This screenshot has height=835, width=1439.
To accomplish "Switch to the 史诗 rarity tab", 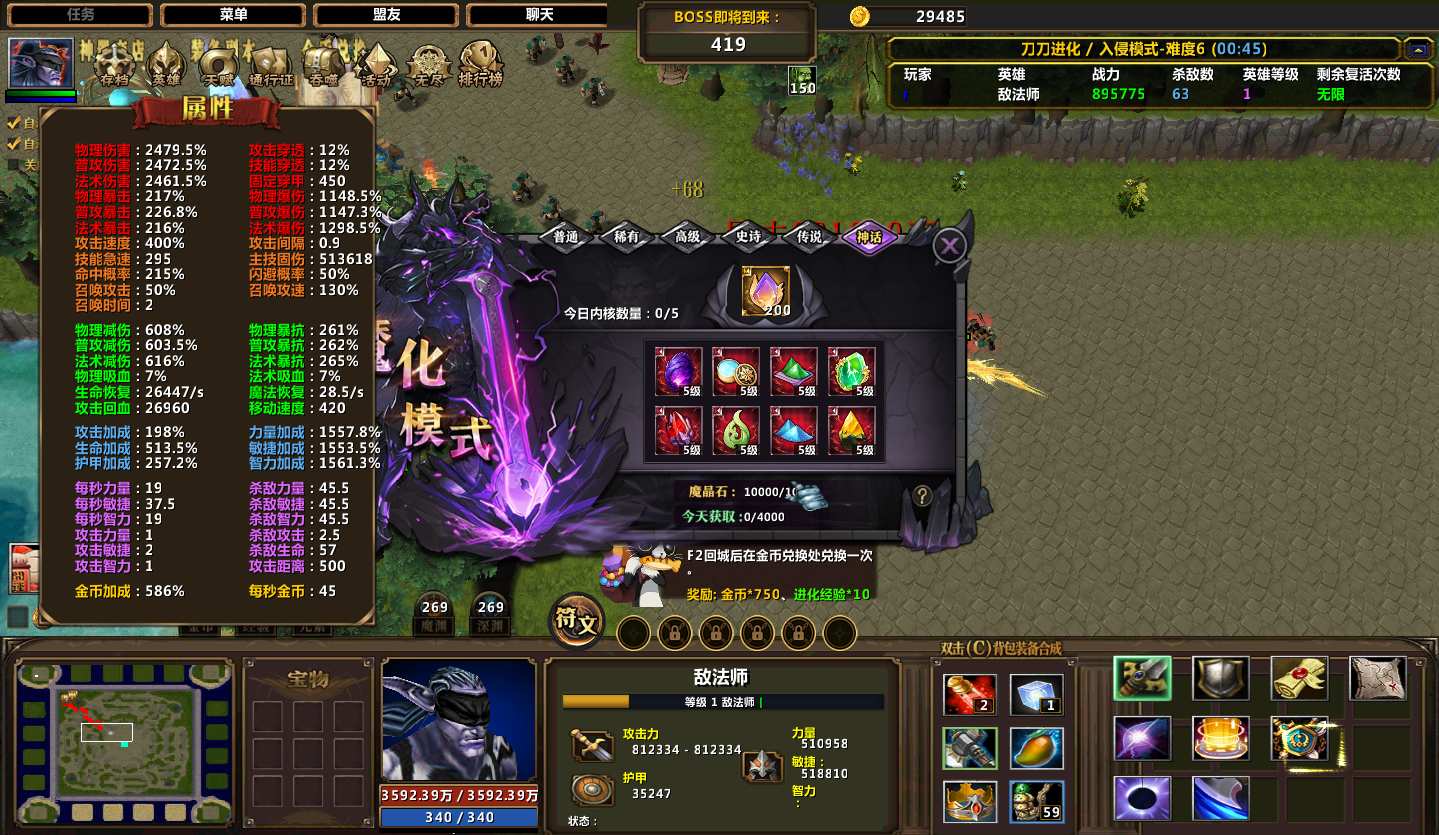I will pos(748,237).
